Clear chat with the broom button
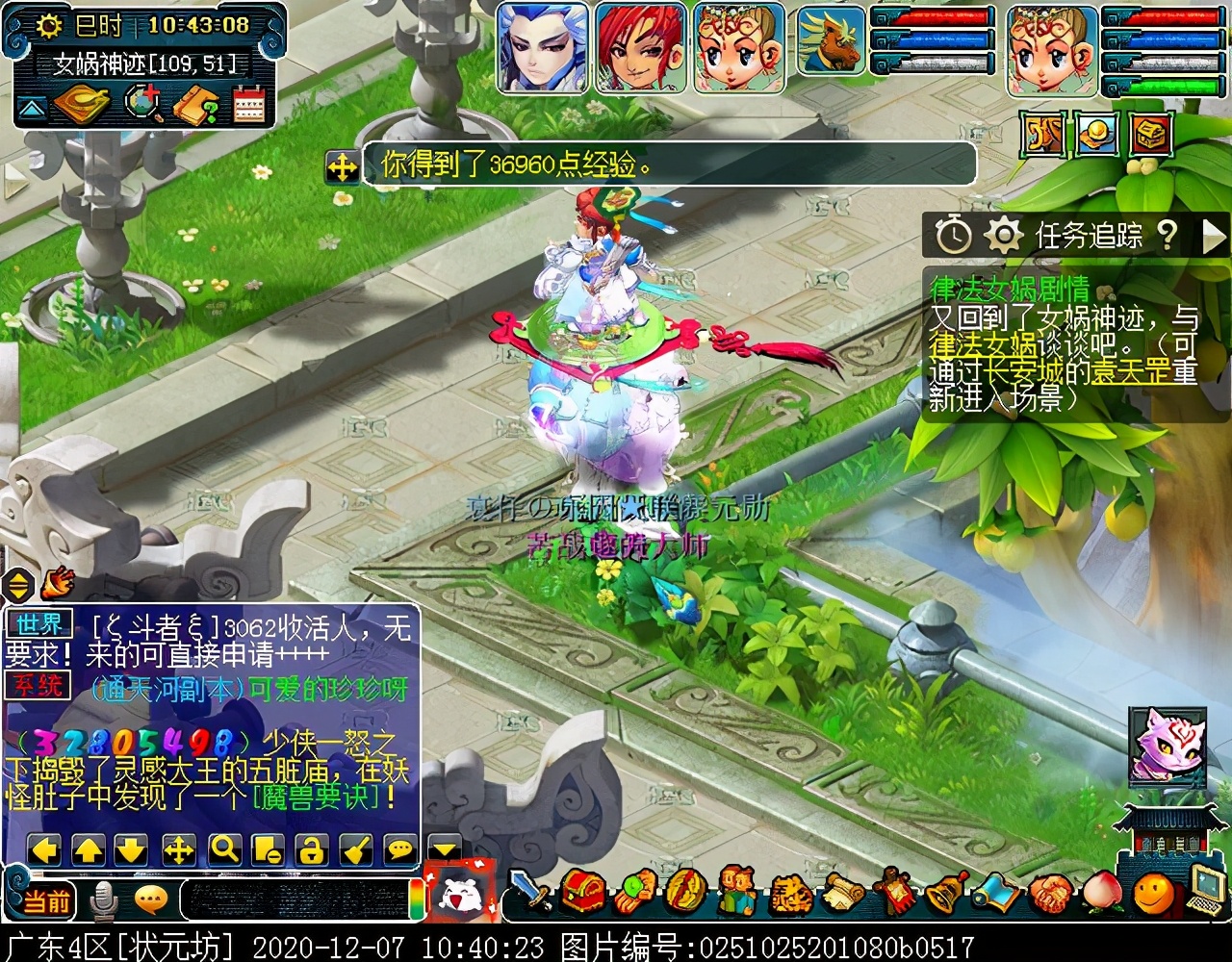The image size is (1232, 962). (356, 849)
